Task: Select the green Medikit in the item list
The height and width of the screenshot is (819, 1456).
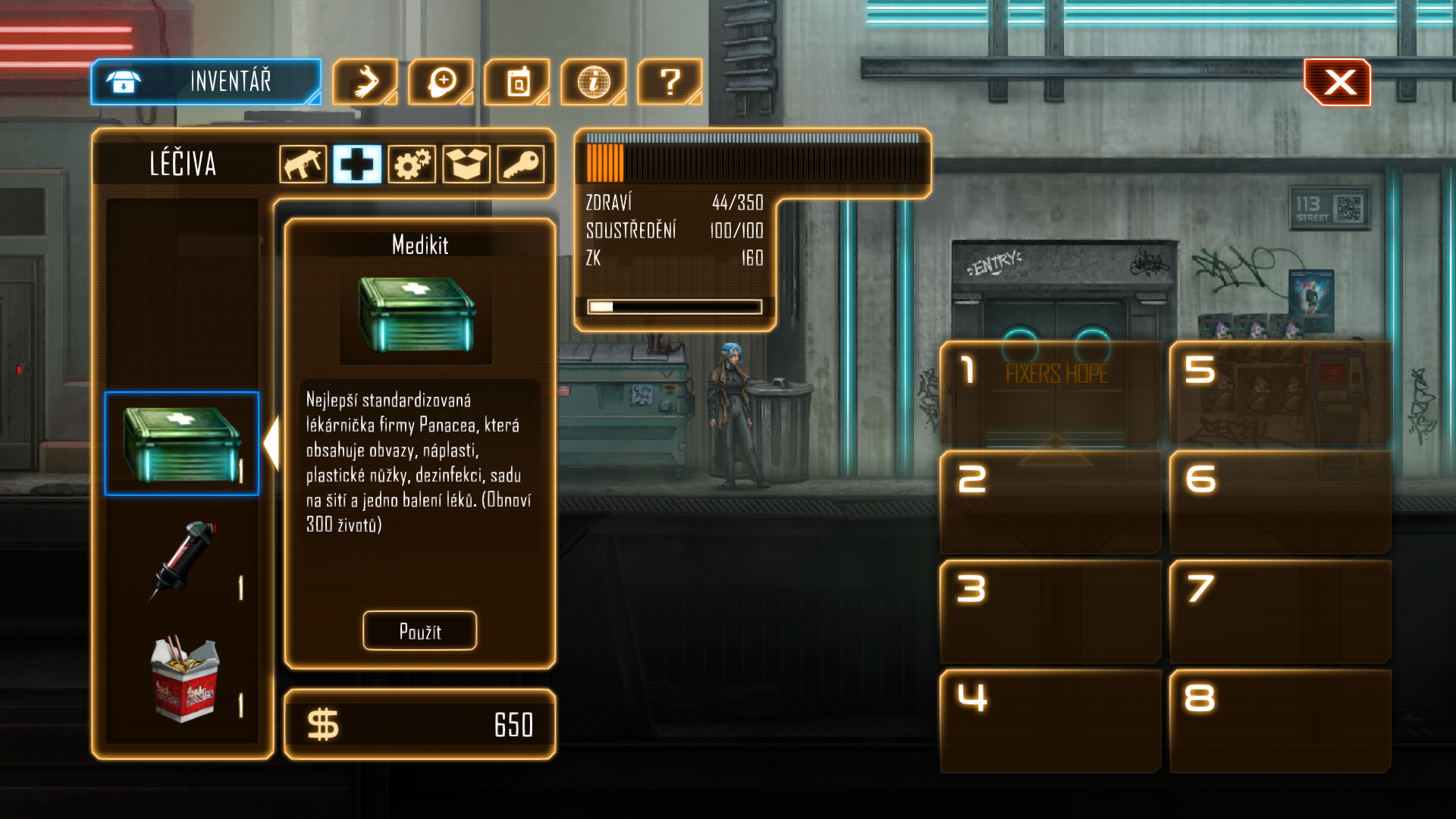Action: pyautogui.click(x=182, y=444)
